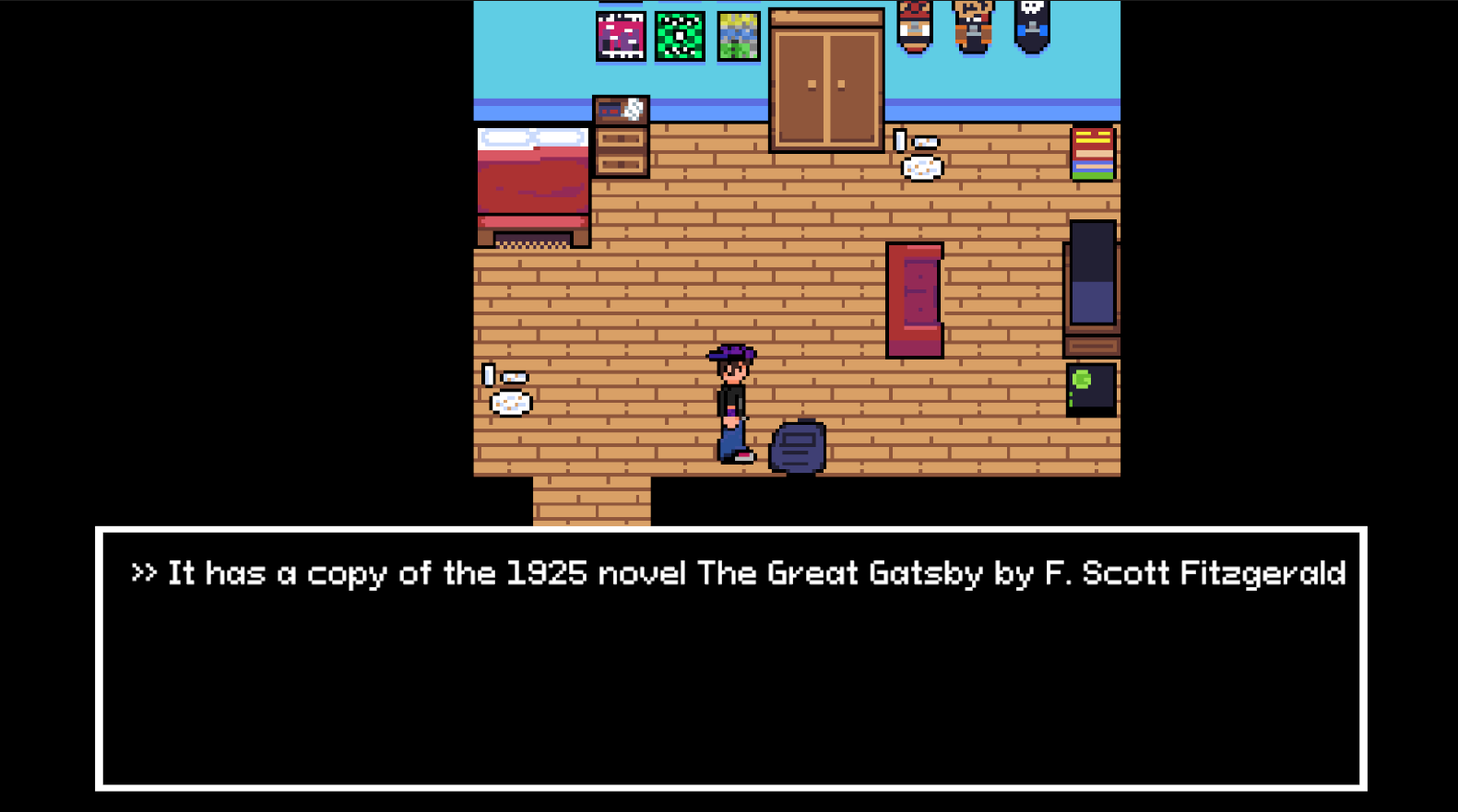Click the doorway exit at the bottom
The height and width of the screenshot is (812, 1458).
[590, 502]
